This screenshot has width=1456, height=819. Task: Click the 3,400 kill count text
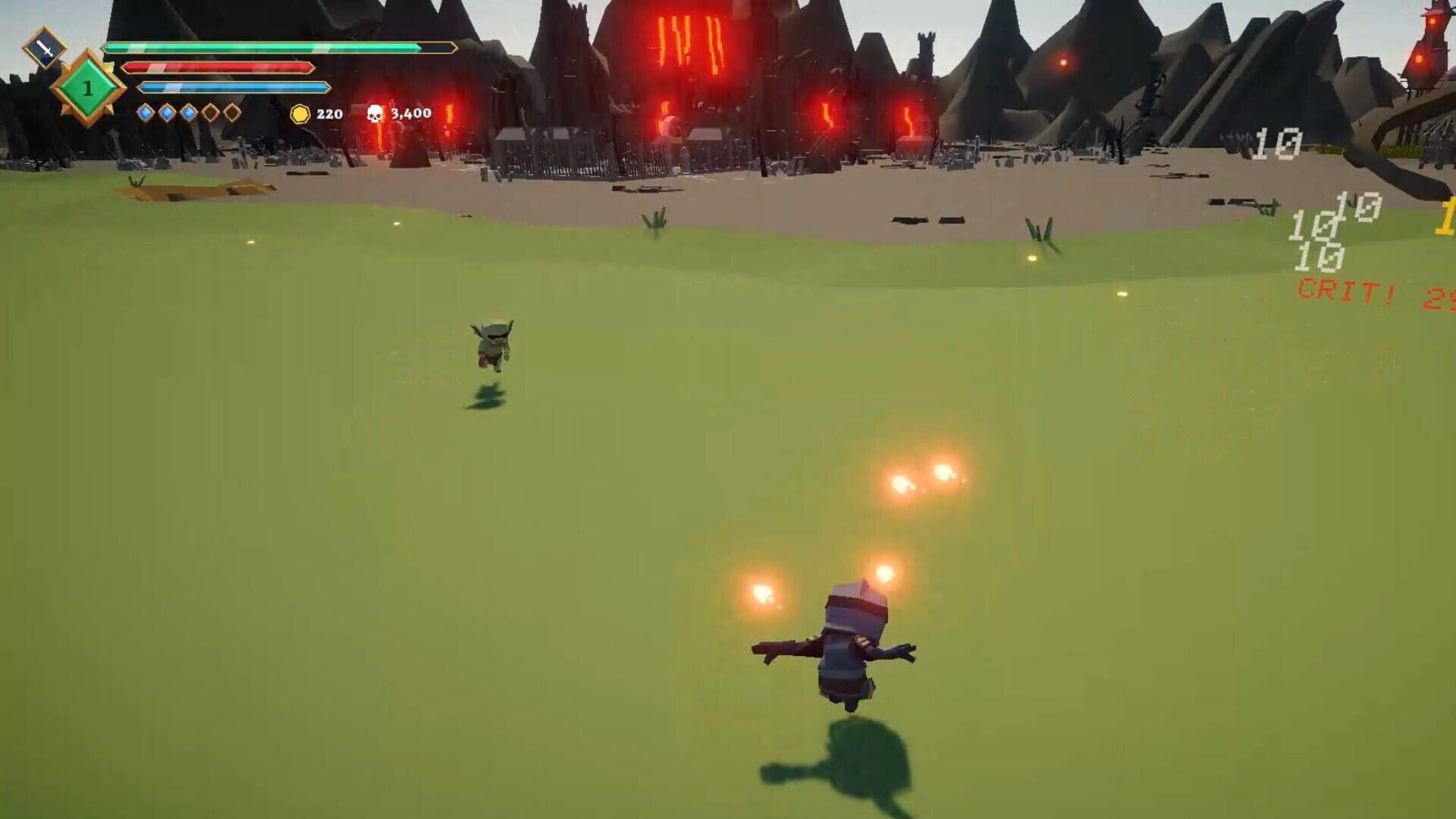coord(409,114)
